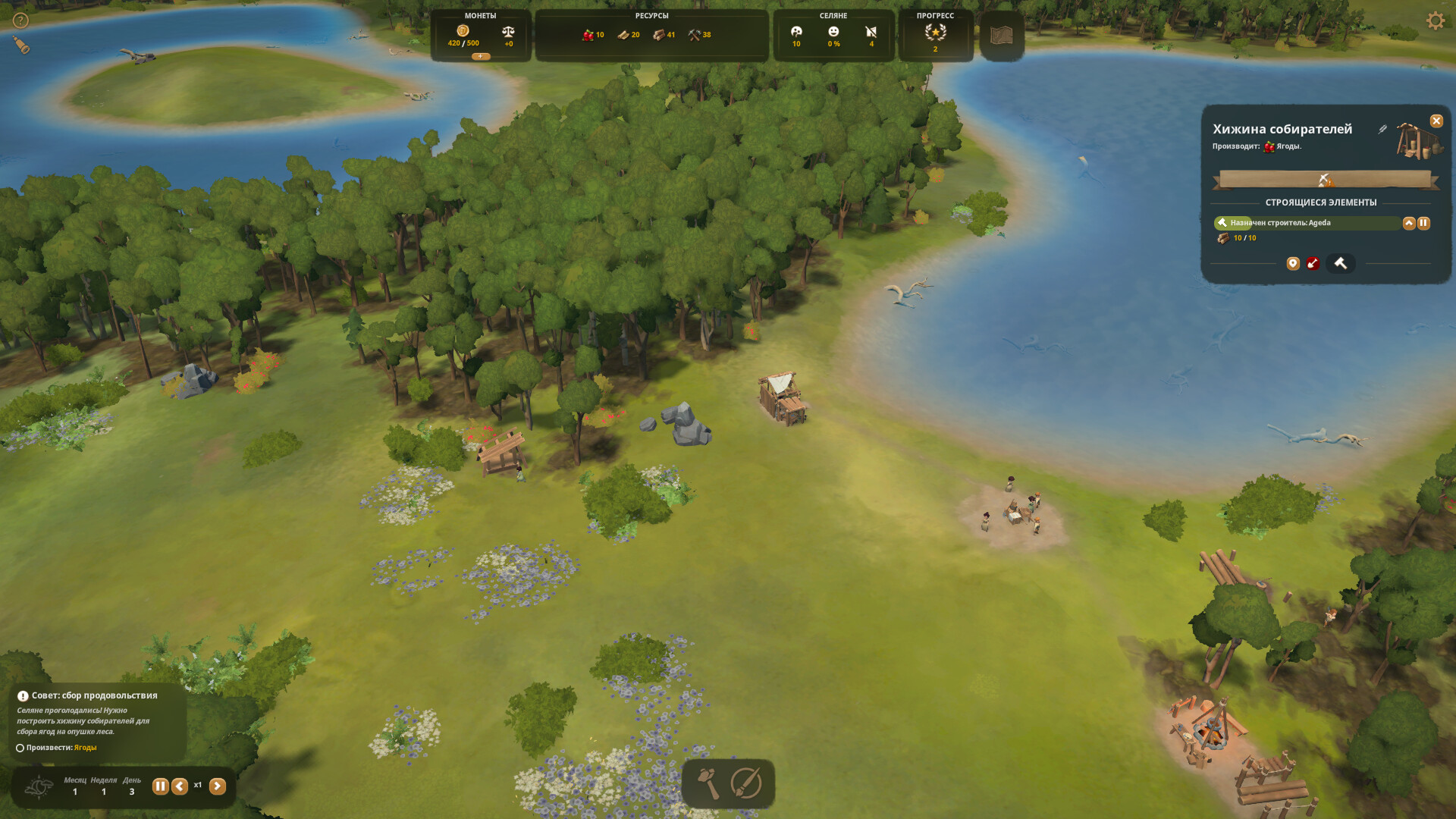Show the trade balance scales details
Image resolution: width=1456 pixels, height=819 pixels.
(508, 33)
